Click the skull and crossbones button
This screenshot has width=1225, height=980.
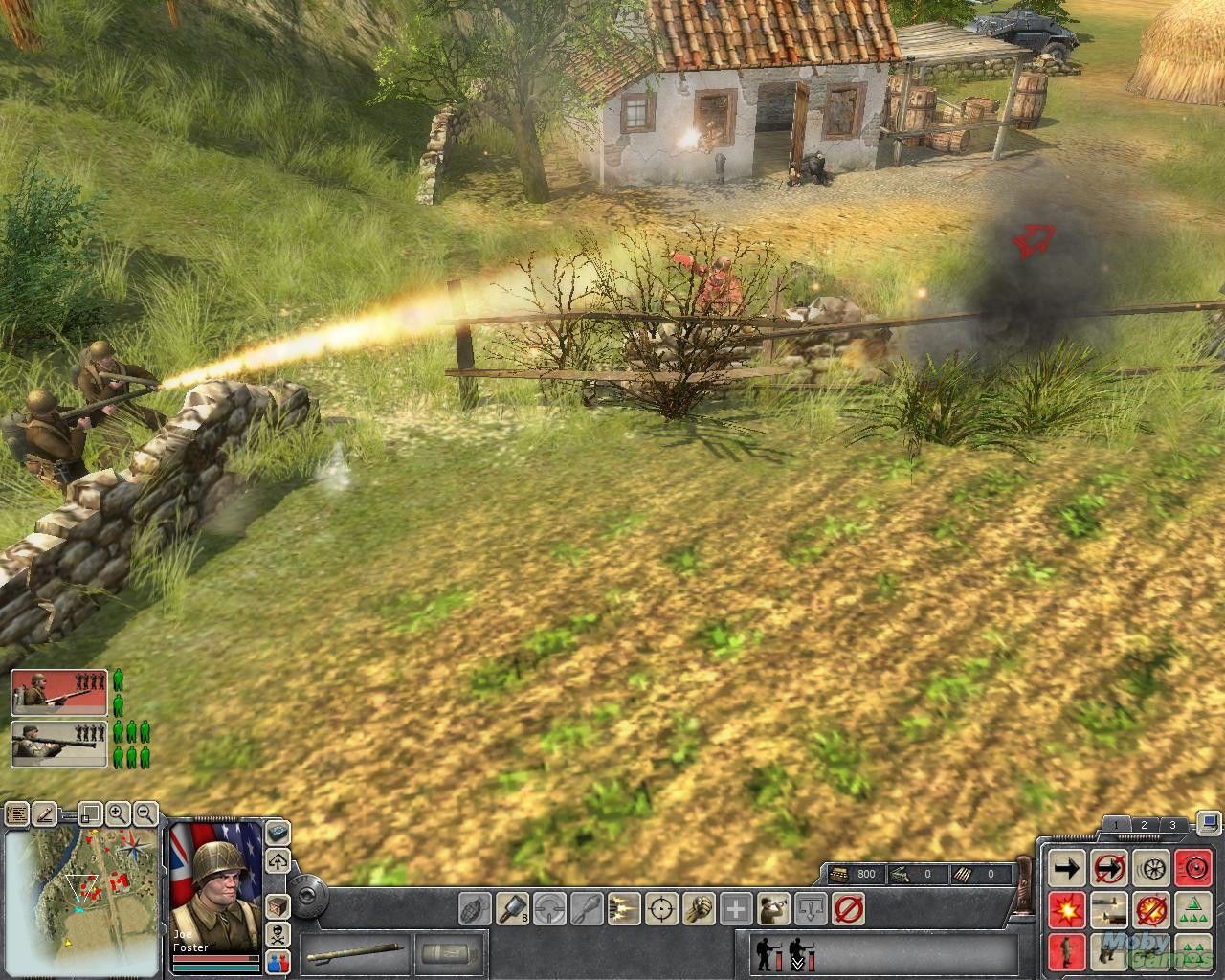pos(277,933)
